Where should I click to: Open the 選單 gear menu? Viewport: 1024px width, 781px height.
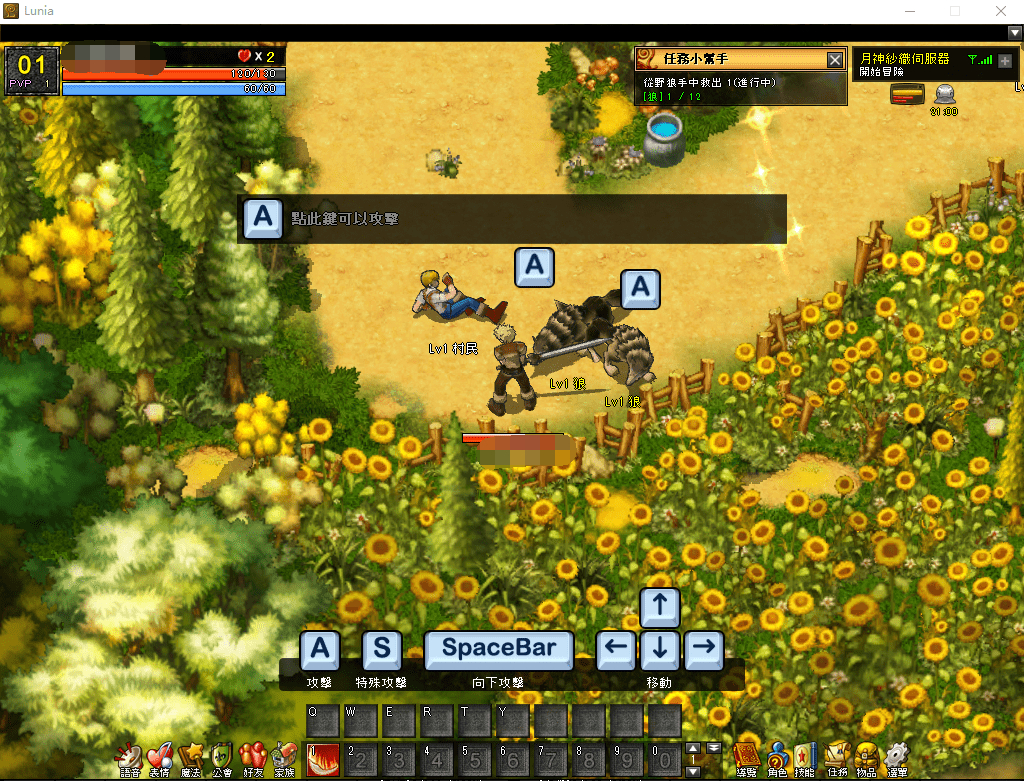point(897,757)
